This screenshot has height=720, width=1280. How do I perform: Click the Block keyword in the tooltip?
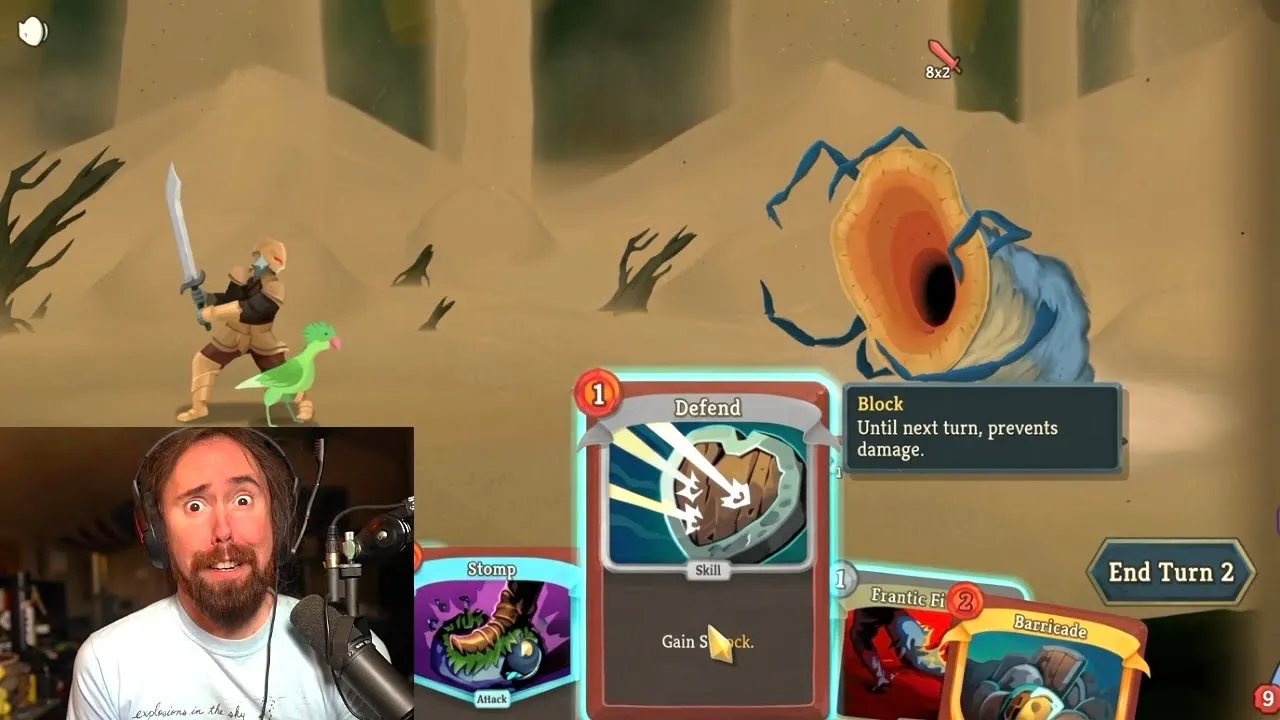881,404
